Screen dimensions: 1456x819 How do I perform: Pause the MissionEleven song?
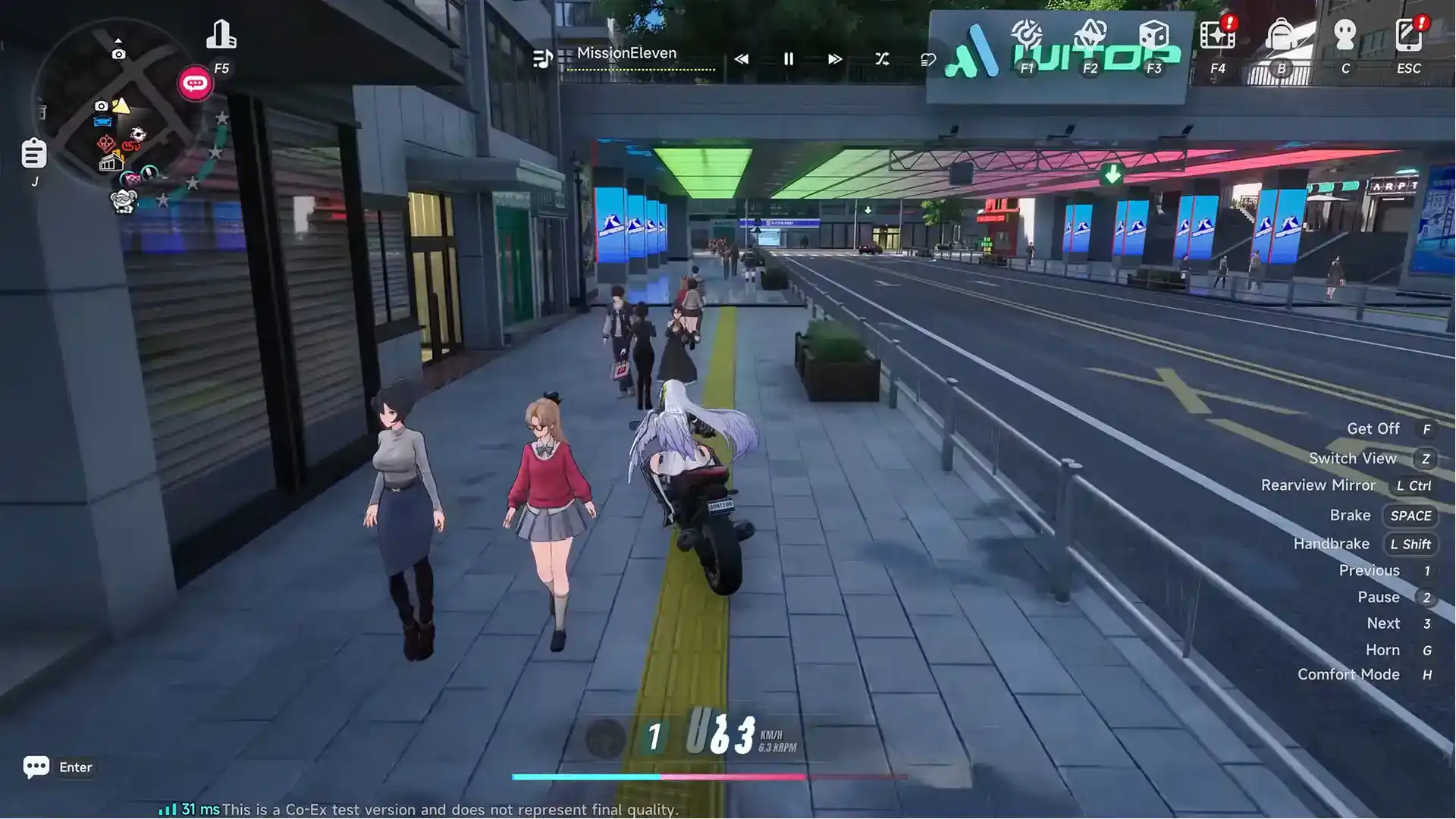click(789, 59)
